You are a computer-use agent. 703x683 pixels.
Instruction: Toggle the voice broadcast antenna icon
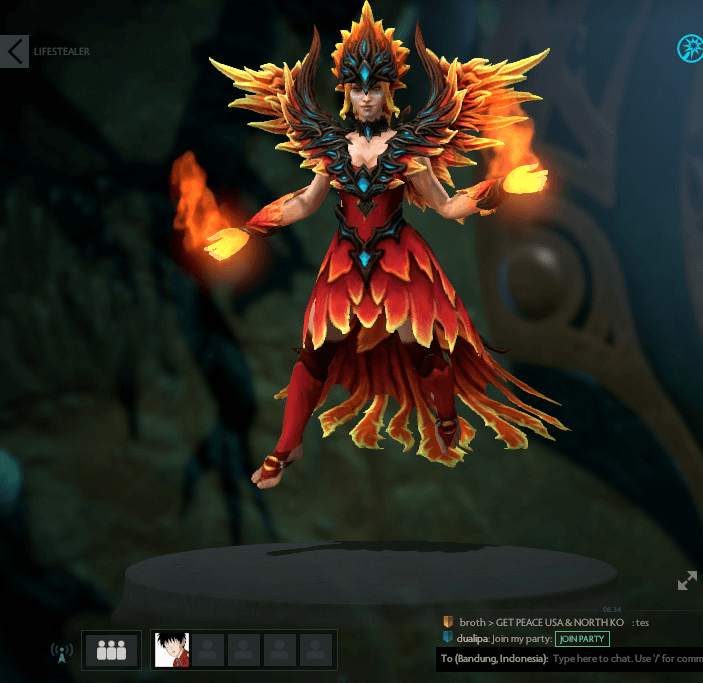[62, 652]
